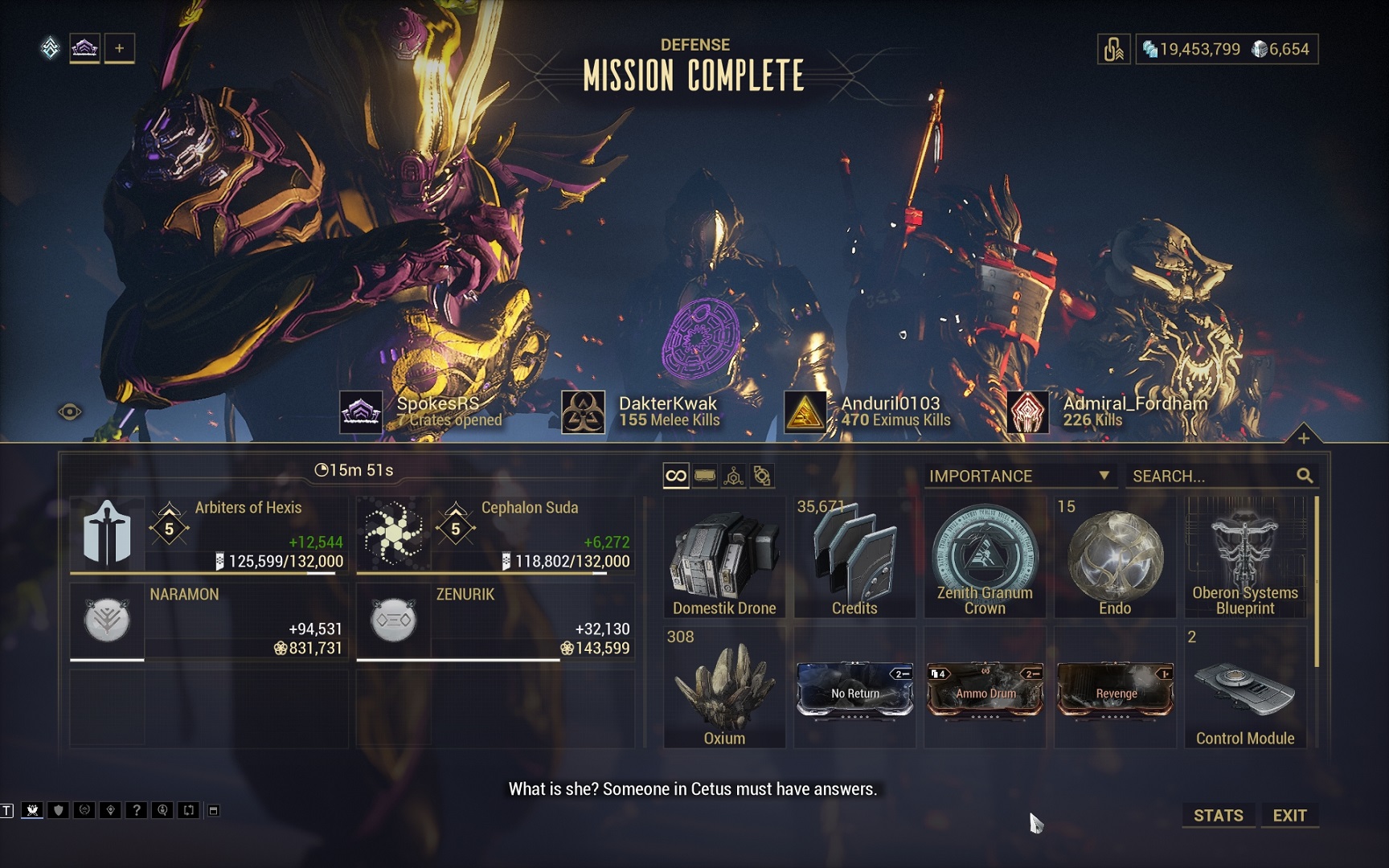Screen dimensions: 1389x868
Task: Select the Zenith Granum Crown reward
Action: 985,558
